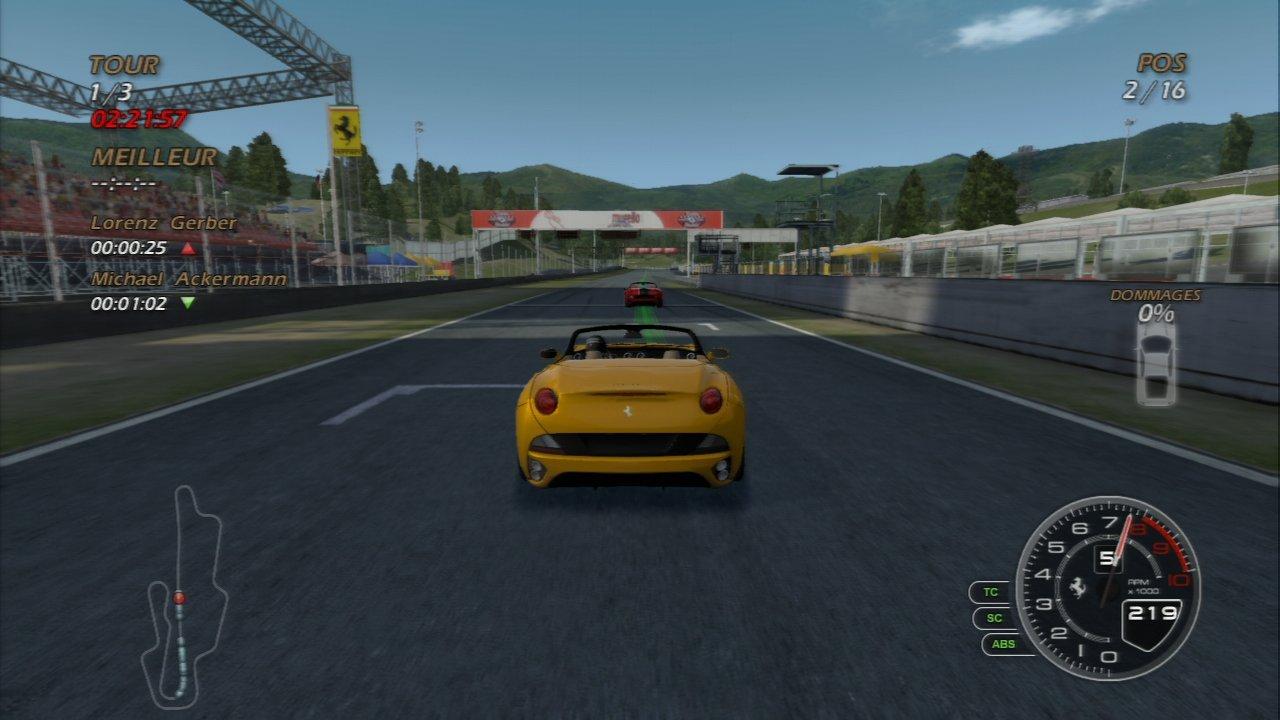Click the gear indicator showing 5
This screenshot has height=720, width=1280.
(x=1108, y=560)
